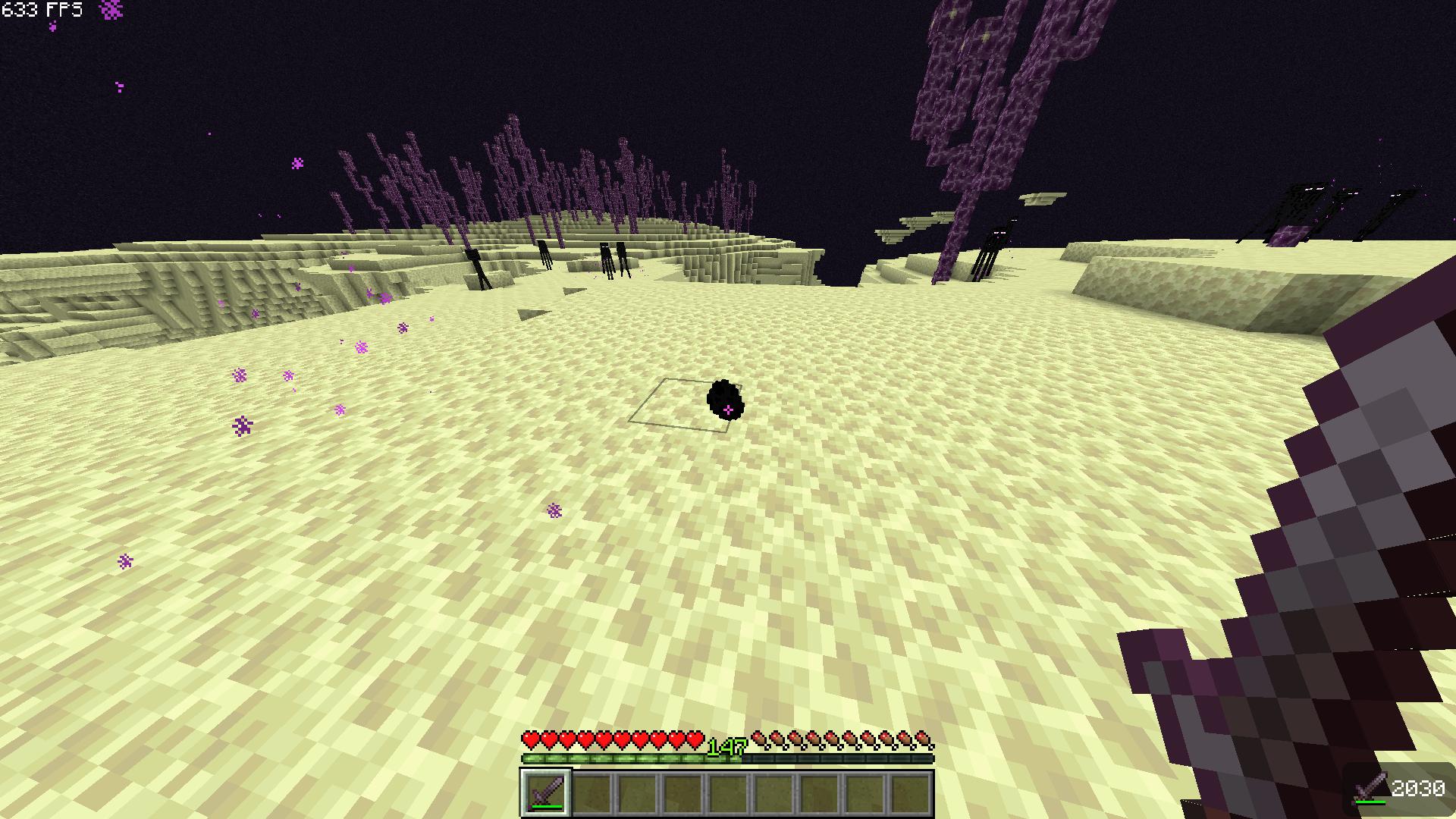This screenshot has width=1456, height=819.
Task: Select the dragon egg at the crosshair
Action: click(724, 402)
